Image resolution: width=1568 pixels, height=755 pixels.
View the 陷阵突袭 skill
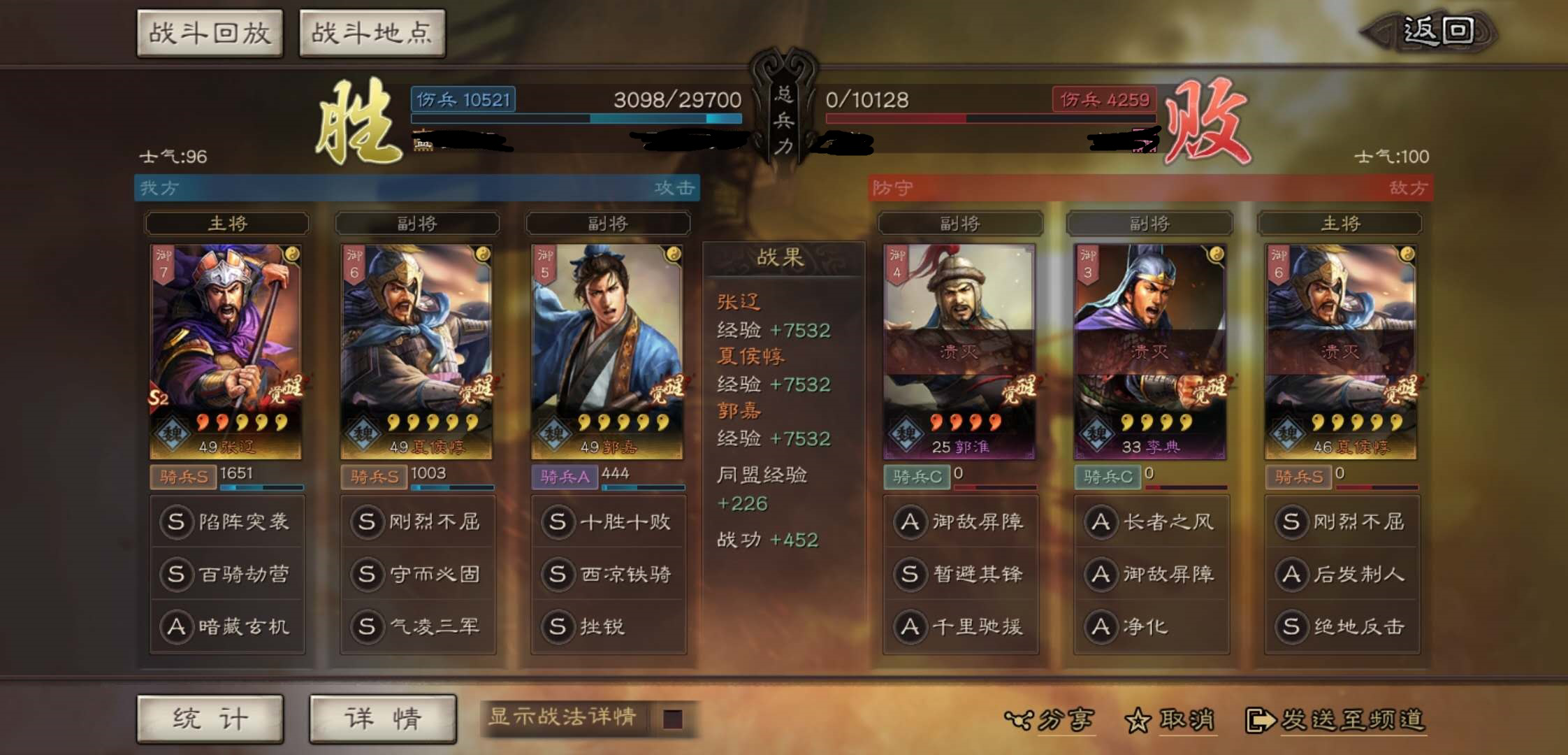pos(227,522)
